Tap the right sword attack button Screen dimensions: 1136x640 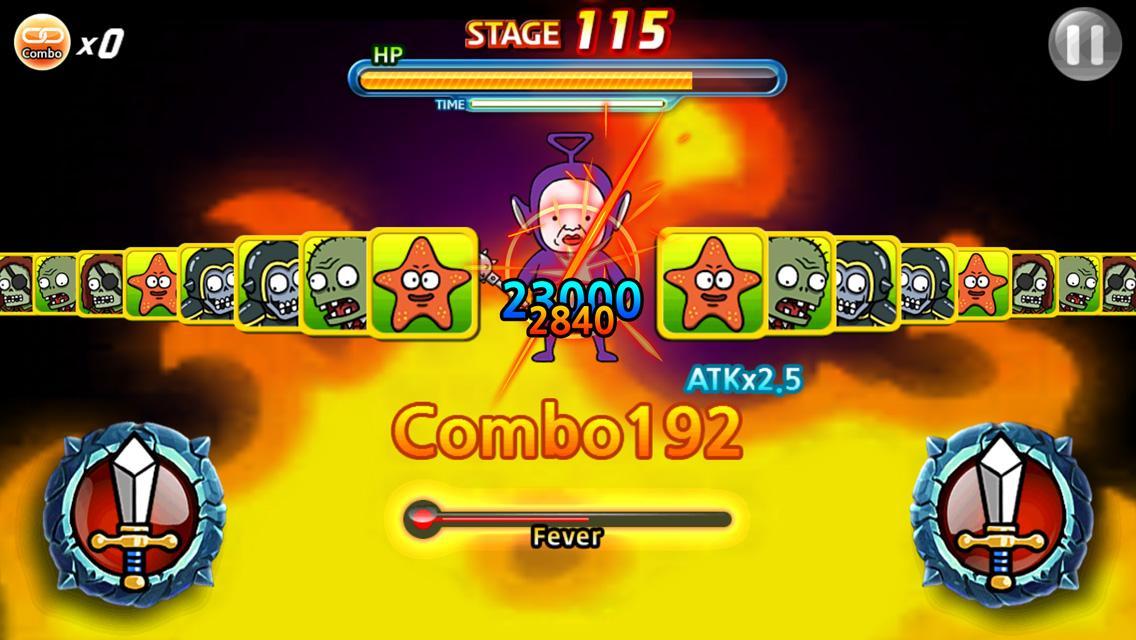[1001, 508]
